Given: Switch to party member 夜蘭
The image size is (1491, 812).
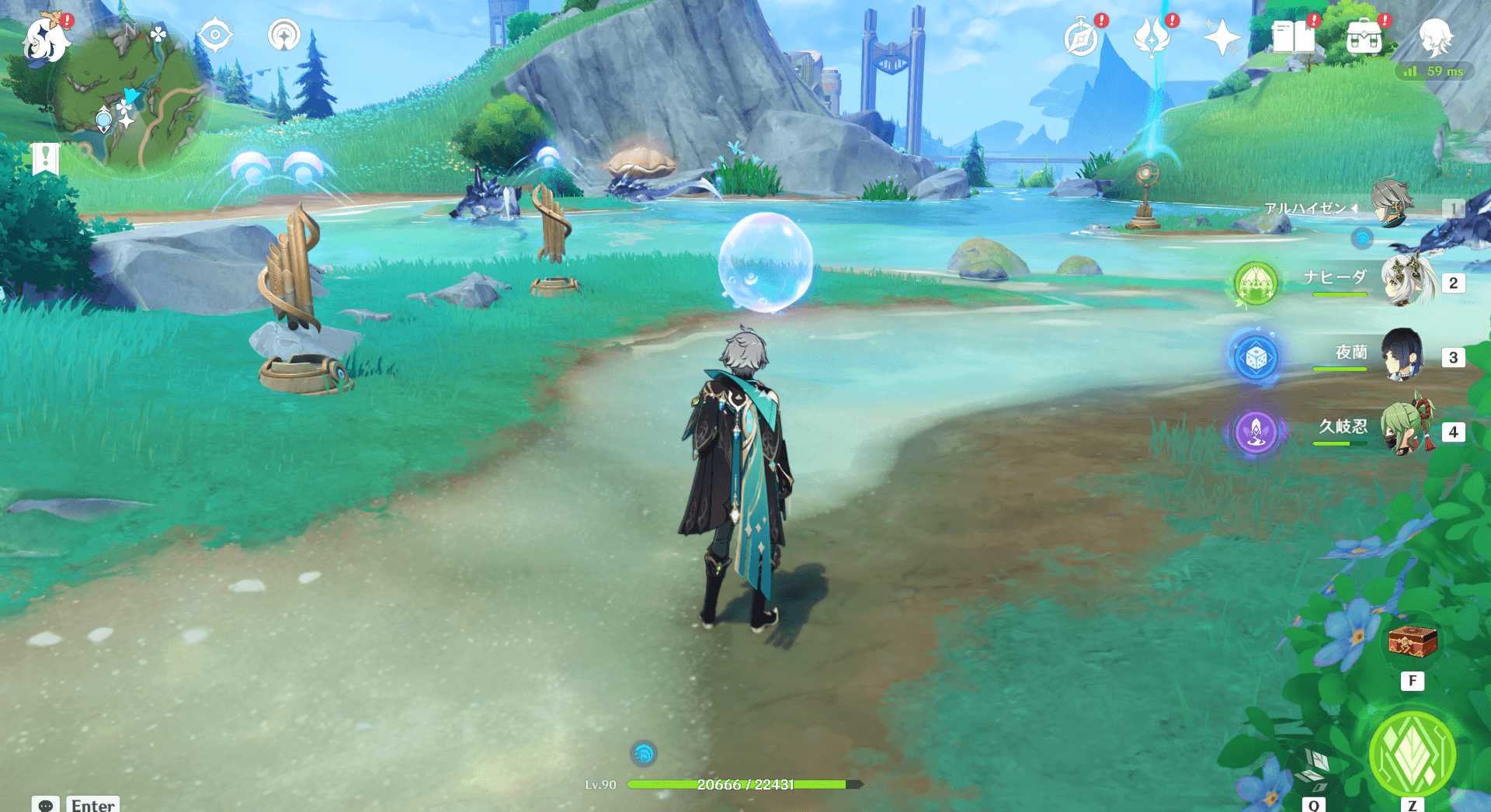Looking at the screenshot, I should (x=1402, y=356).
